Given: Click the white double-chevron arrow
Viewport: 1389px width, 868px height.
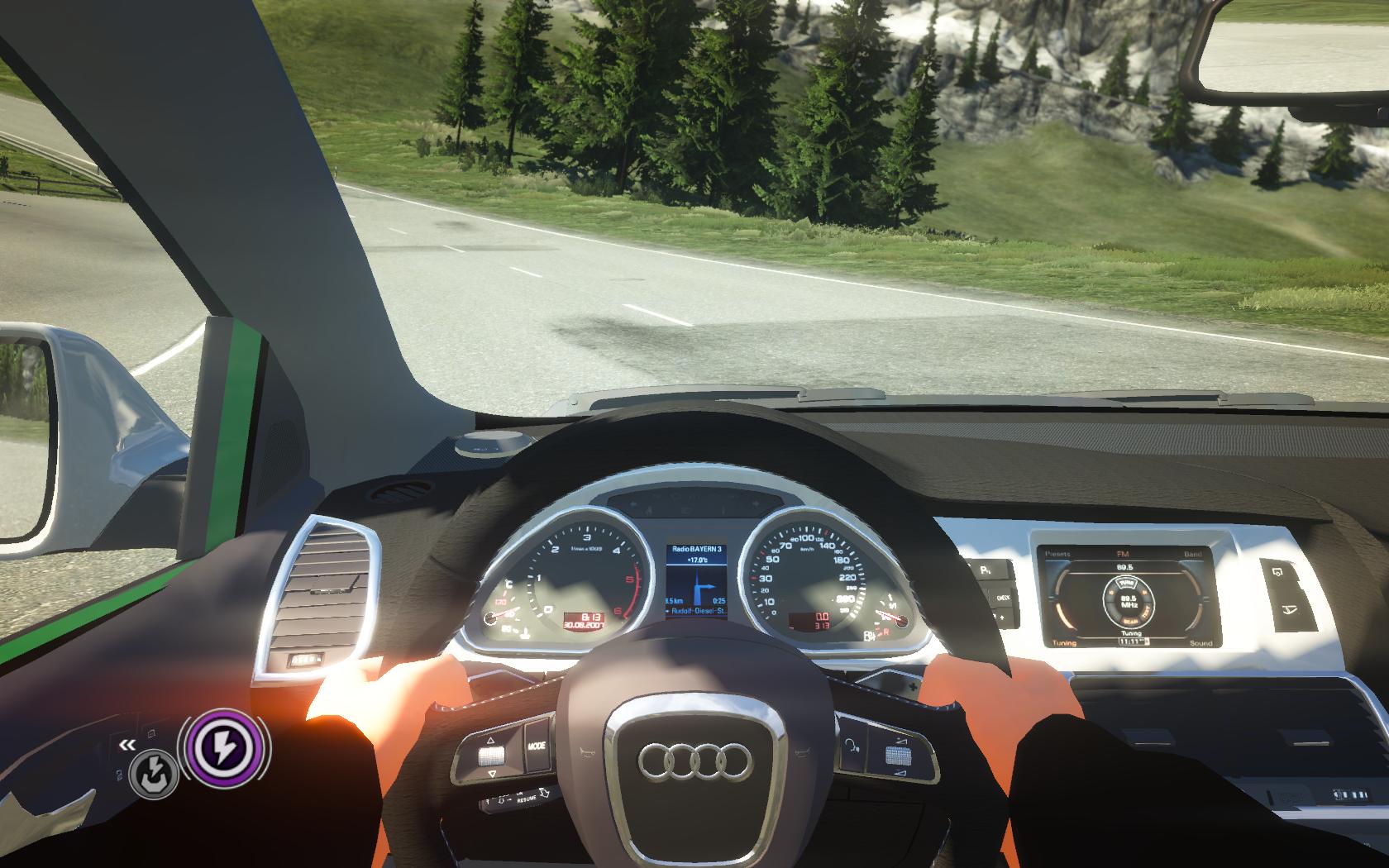Looking at the screenshot, I should pyautogui.click(x=126, y=745).
